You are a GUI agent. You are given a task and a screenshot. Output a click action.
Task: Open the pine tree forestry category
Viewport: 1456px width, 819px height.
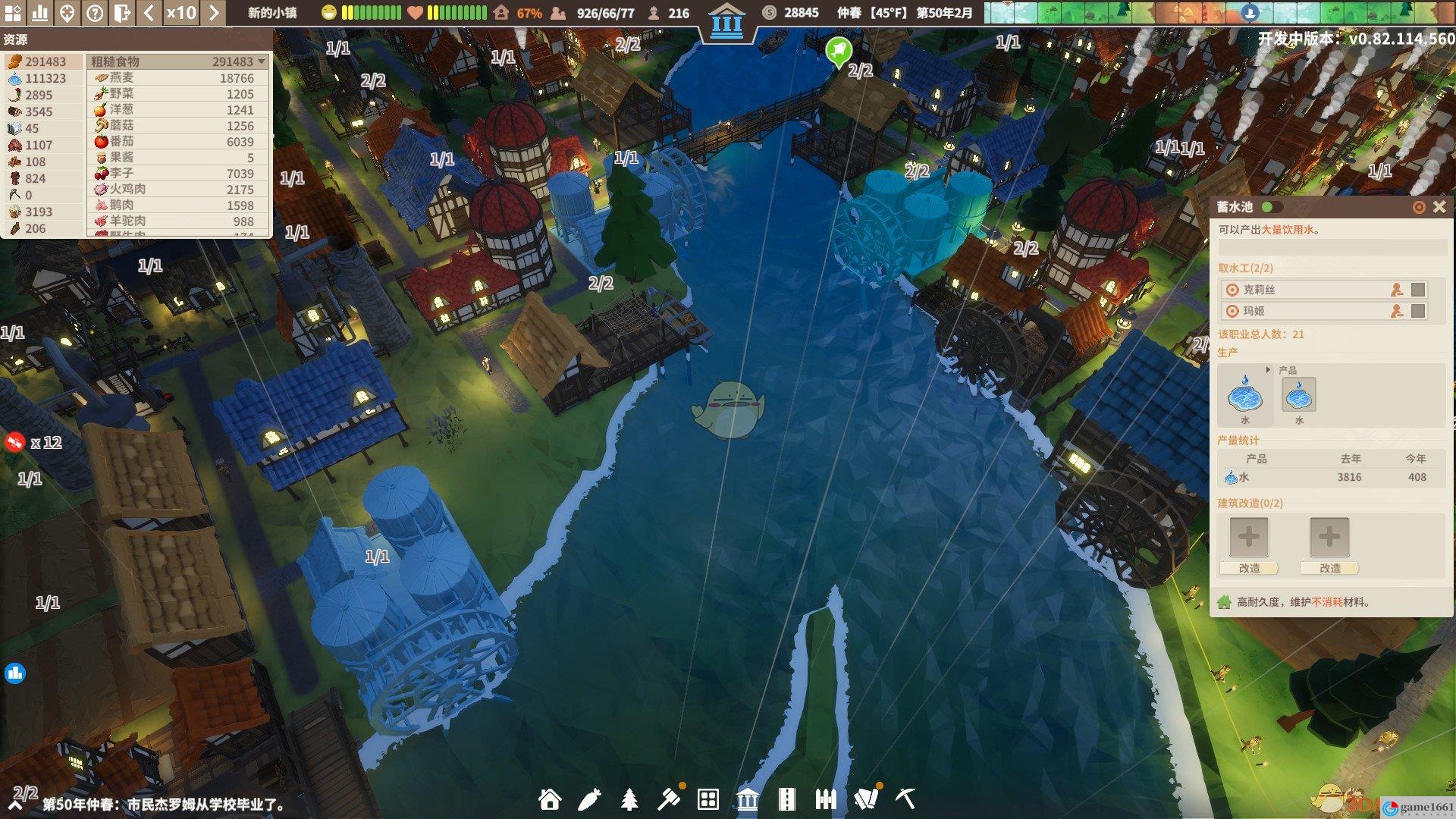pos(629,799)
